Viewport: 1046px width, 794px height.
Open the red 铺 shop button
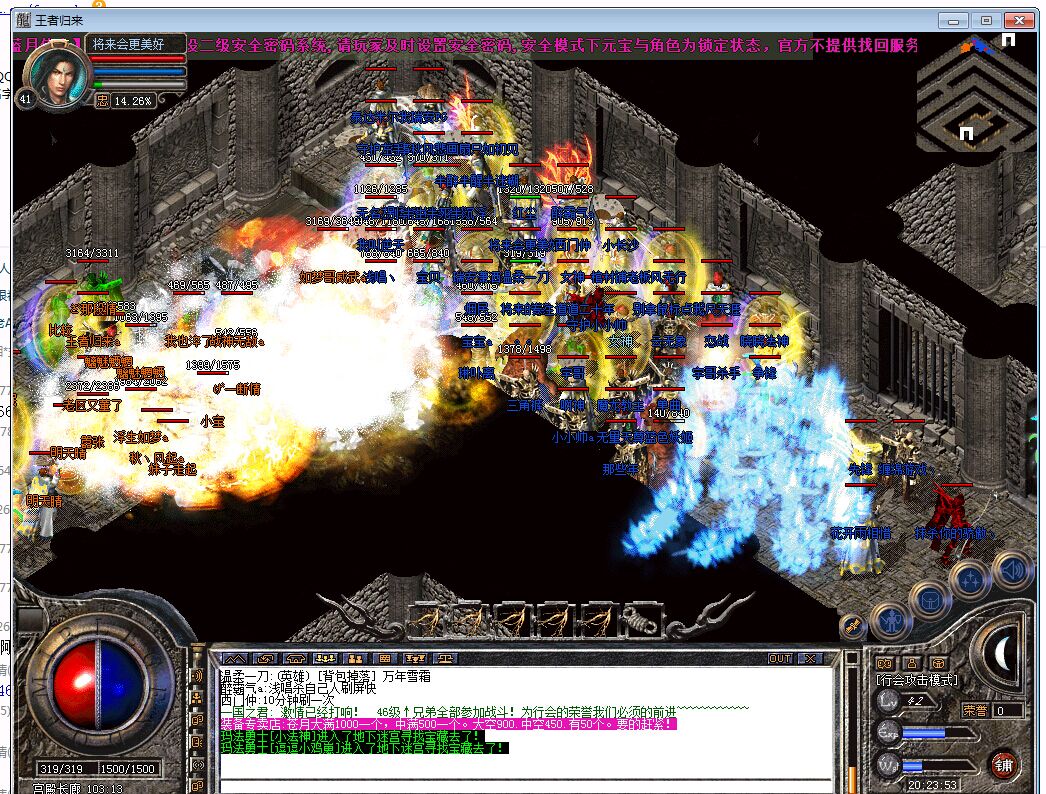[x=1004, y=766]
